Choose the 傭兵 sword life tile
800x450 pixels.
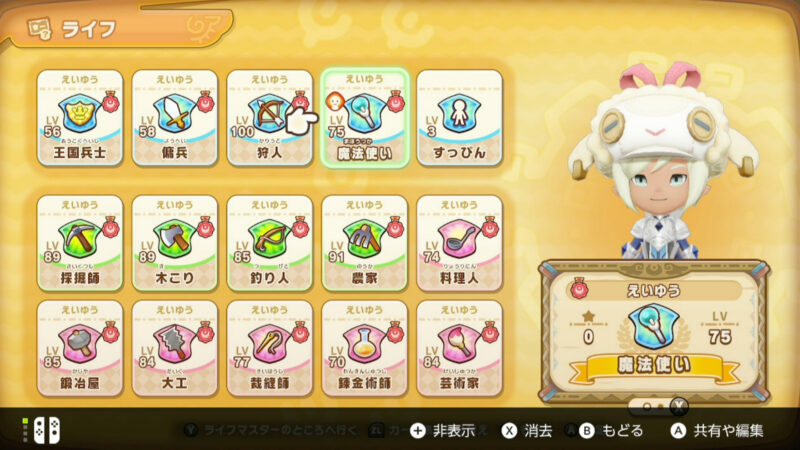pos(175,120)
